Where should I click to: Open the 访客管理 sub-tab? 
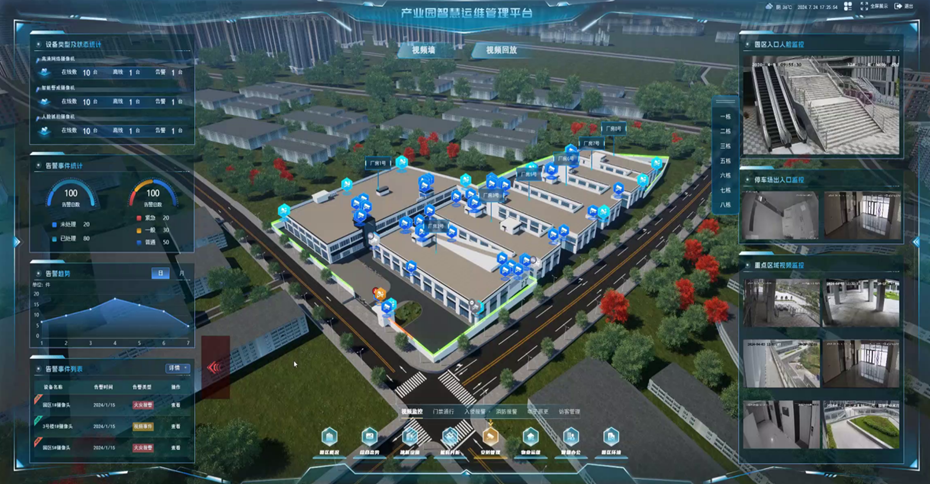569,411
